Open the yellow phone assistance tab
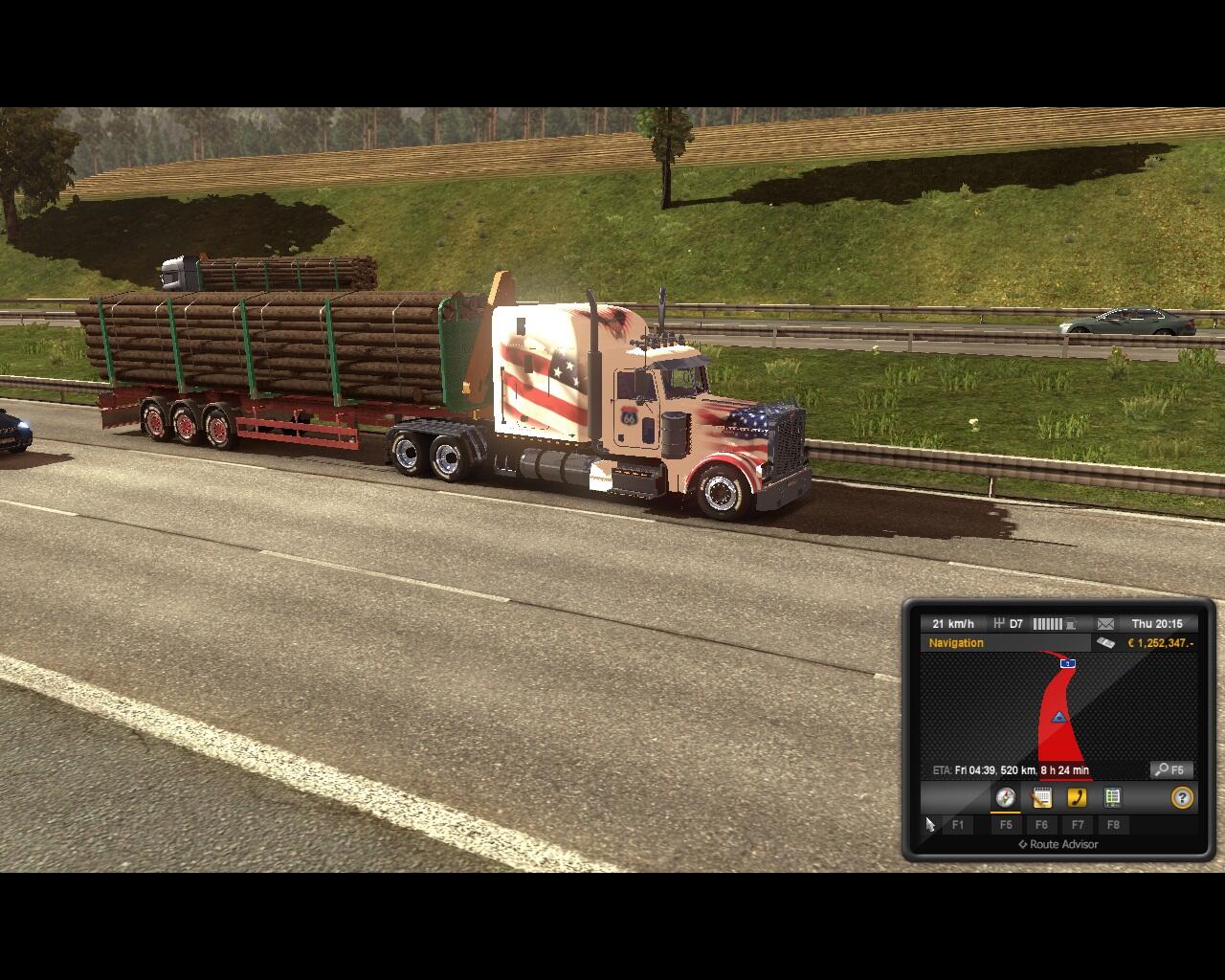 [1077, 798]
